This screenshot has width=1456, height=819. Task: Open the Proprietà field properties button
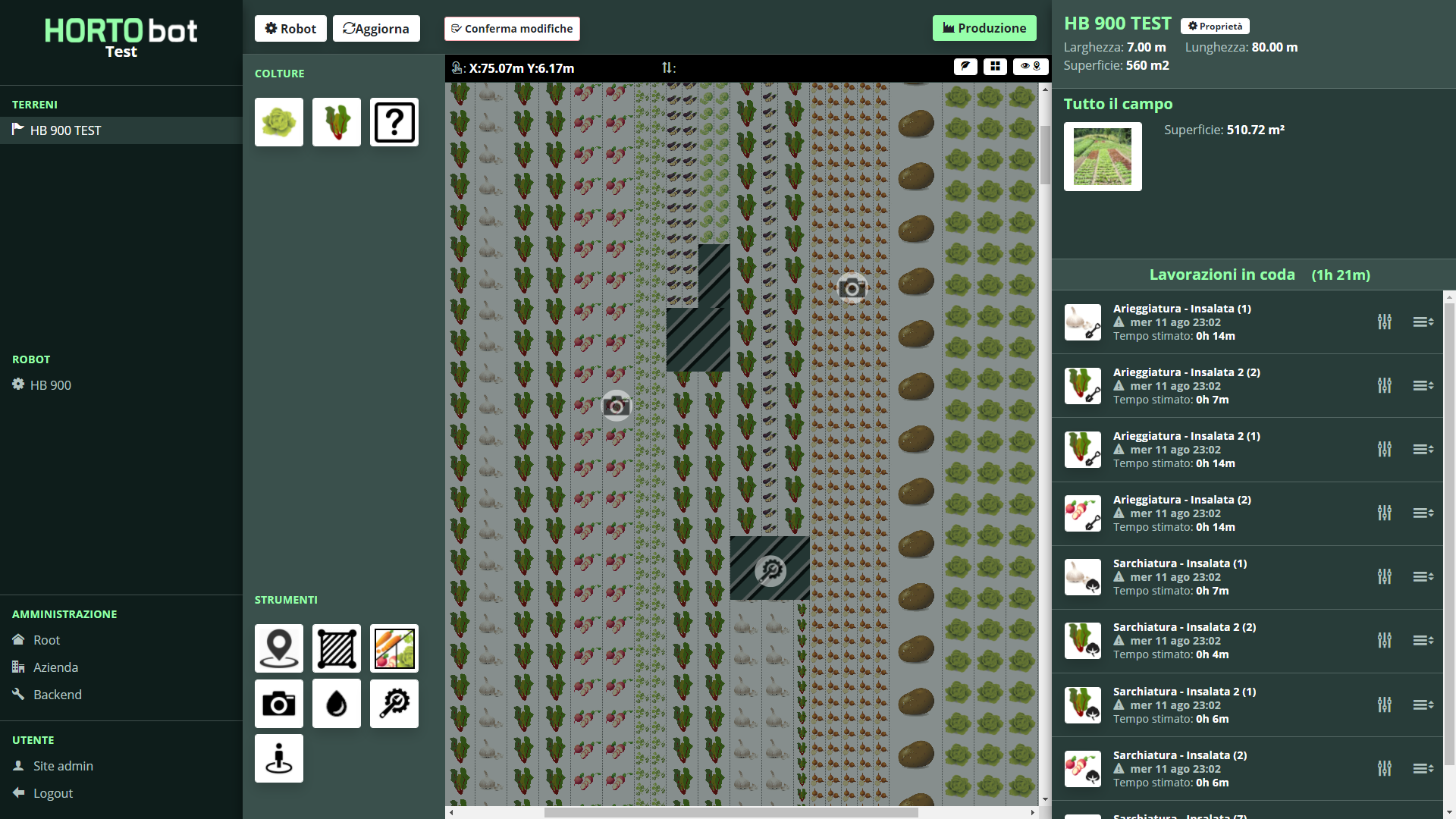coord(1215,27)
